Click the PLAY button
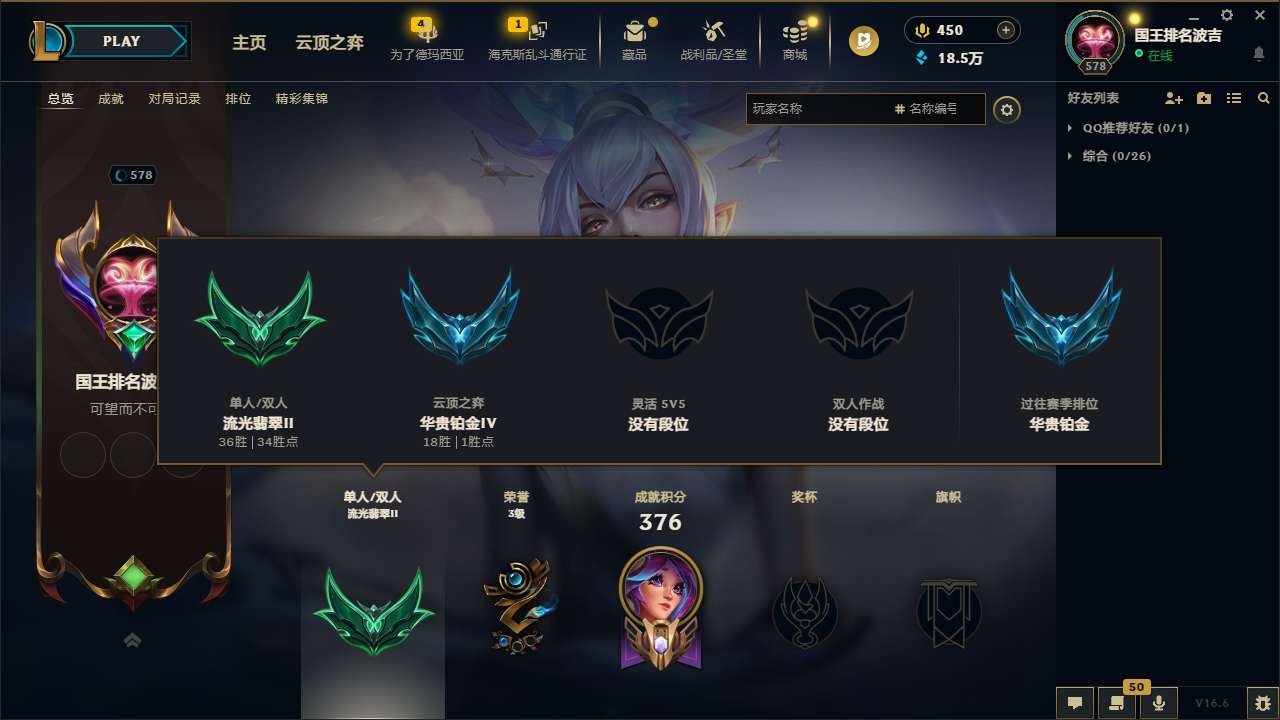The width and height of the screenshot is (1280, 720). tap(121, 41)
